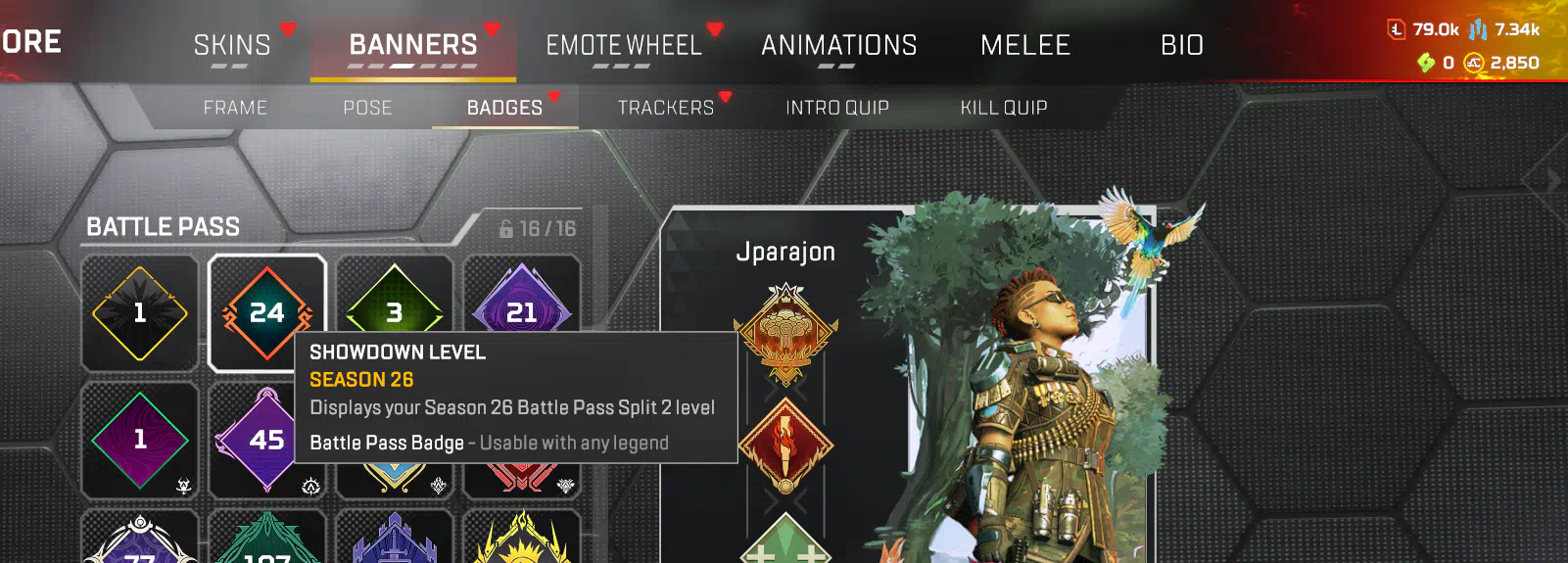Show the Bio tab
Image resolution: width=1568 pixels, height=563 pixels.
[1182, 45]
